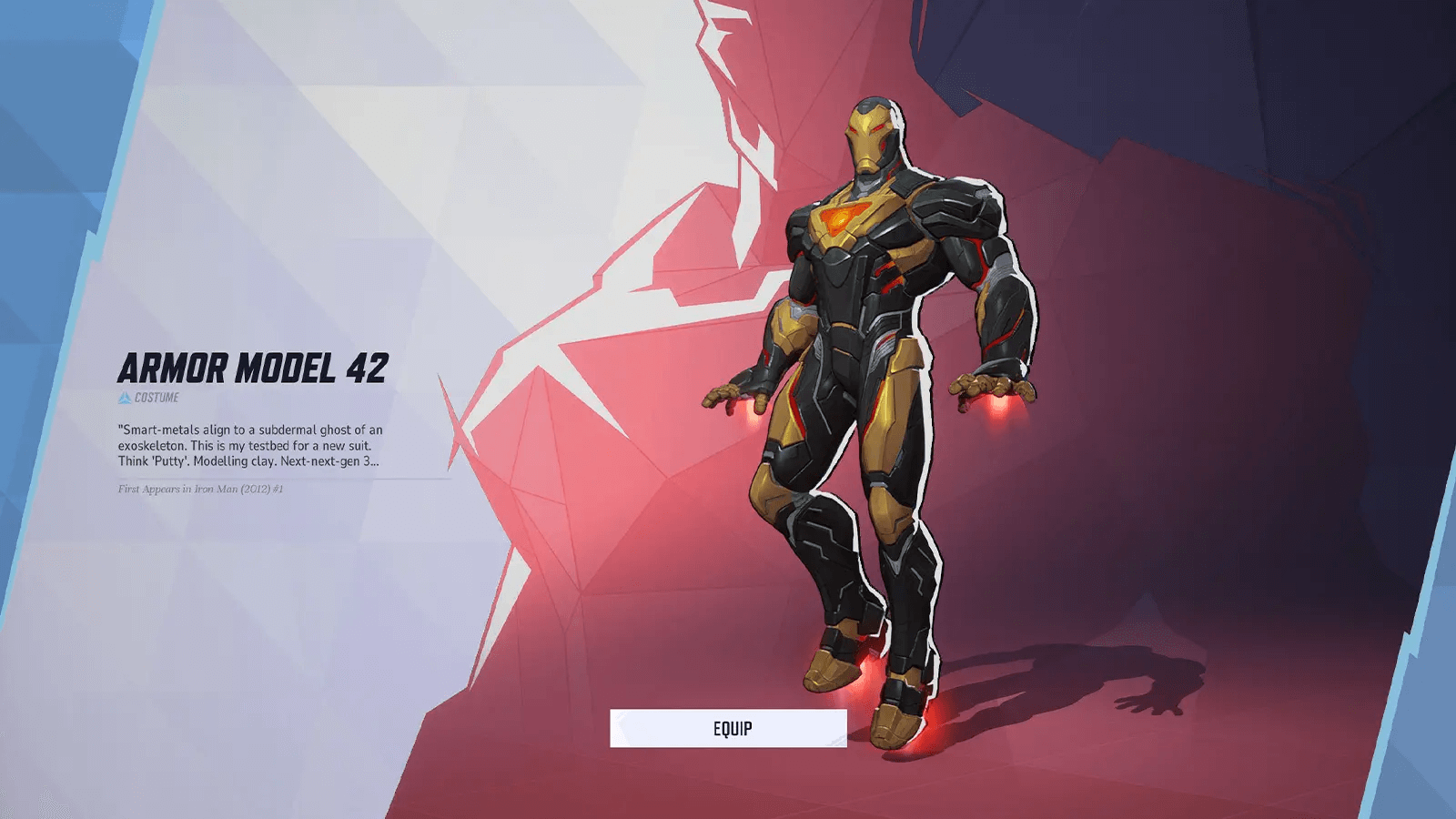This screenshot has width=1456, height=819.
Task: Click the divider line above the comic reference
Action: coord(273,477)
